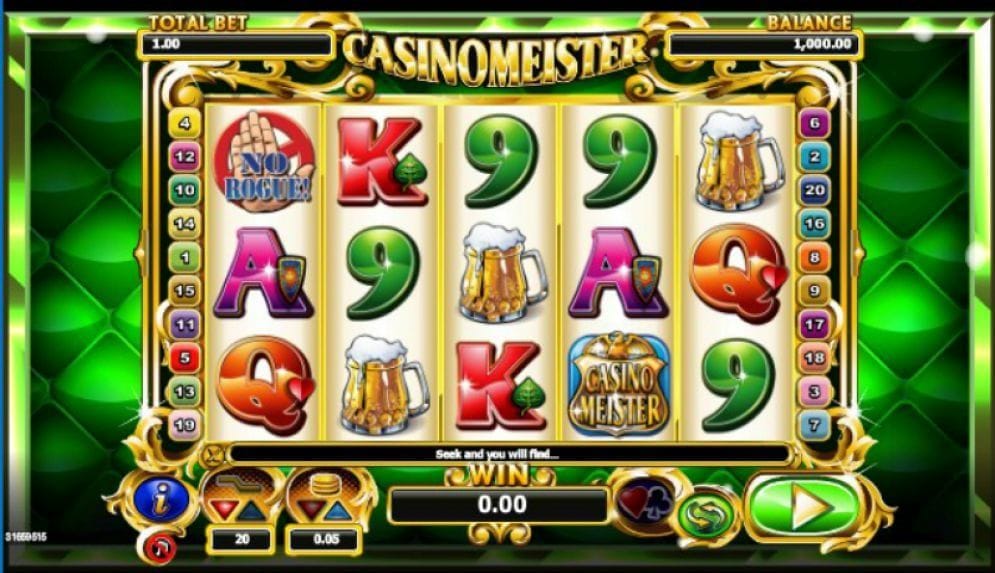
Task: Raise the coin value with blue arrow
Action: point(339,512)
